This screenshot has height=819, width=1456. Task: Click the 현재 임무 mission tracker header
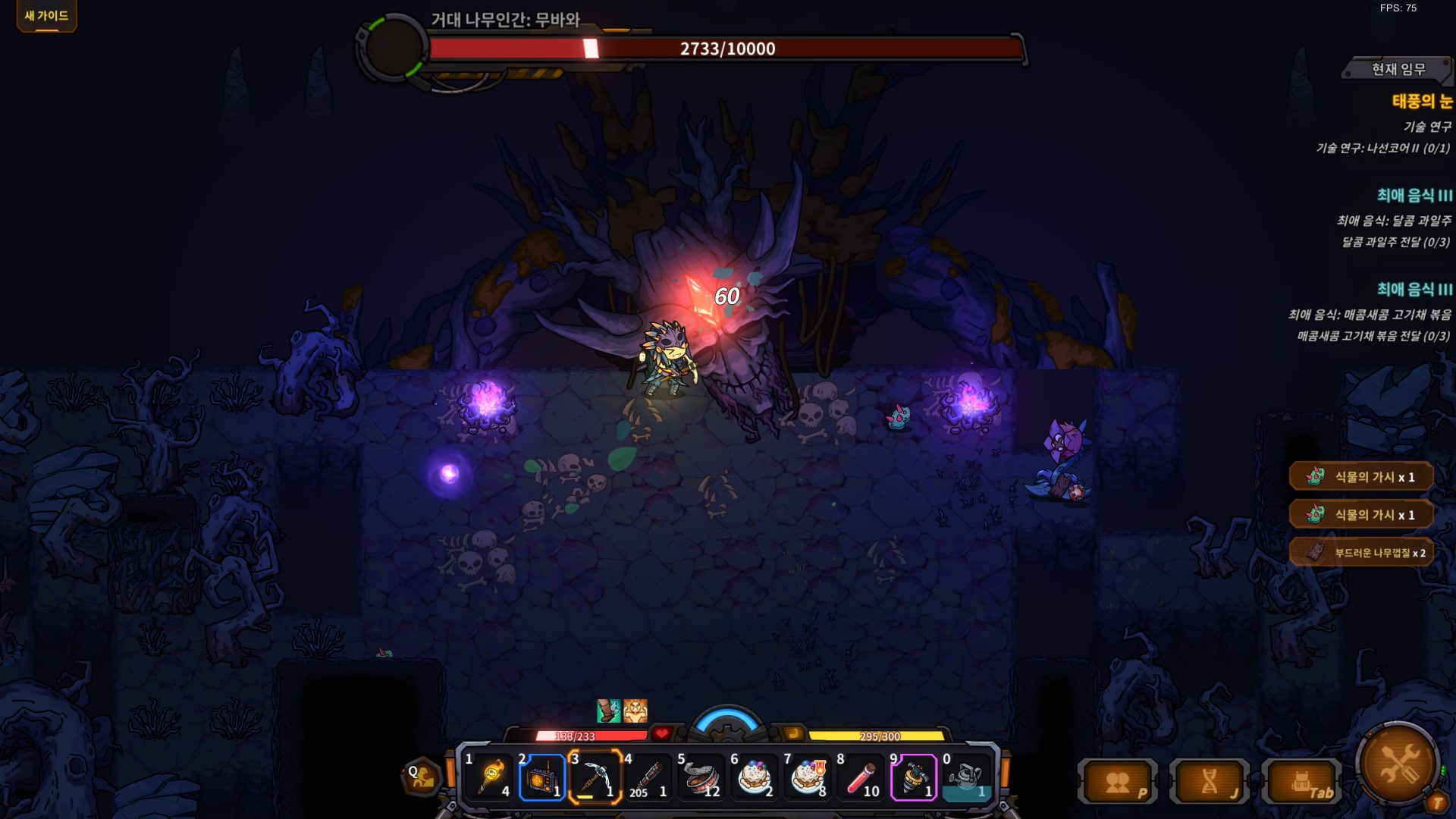1398,70
